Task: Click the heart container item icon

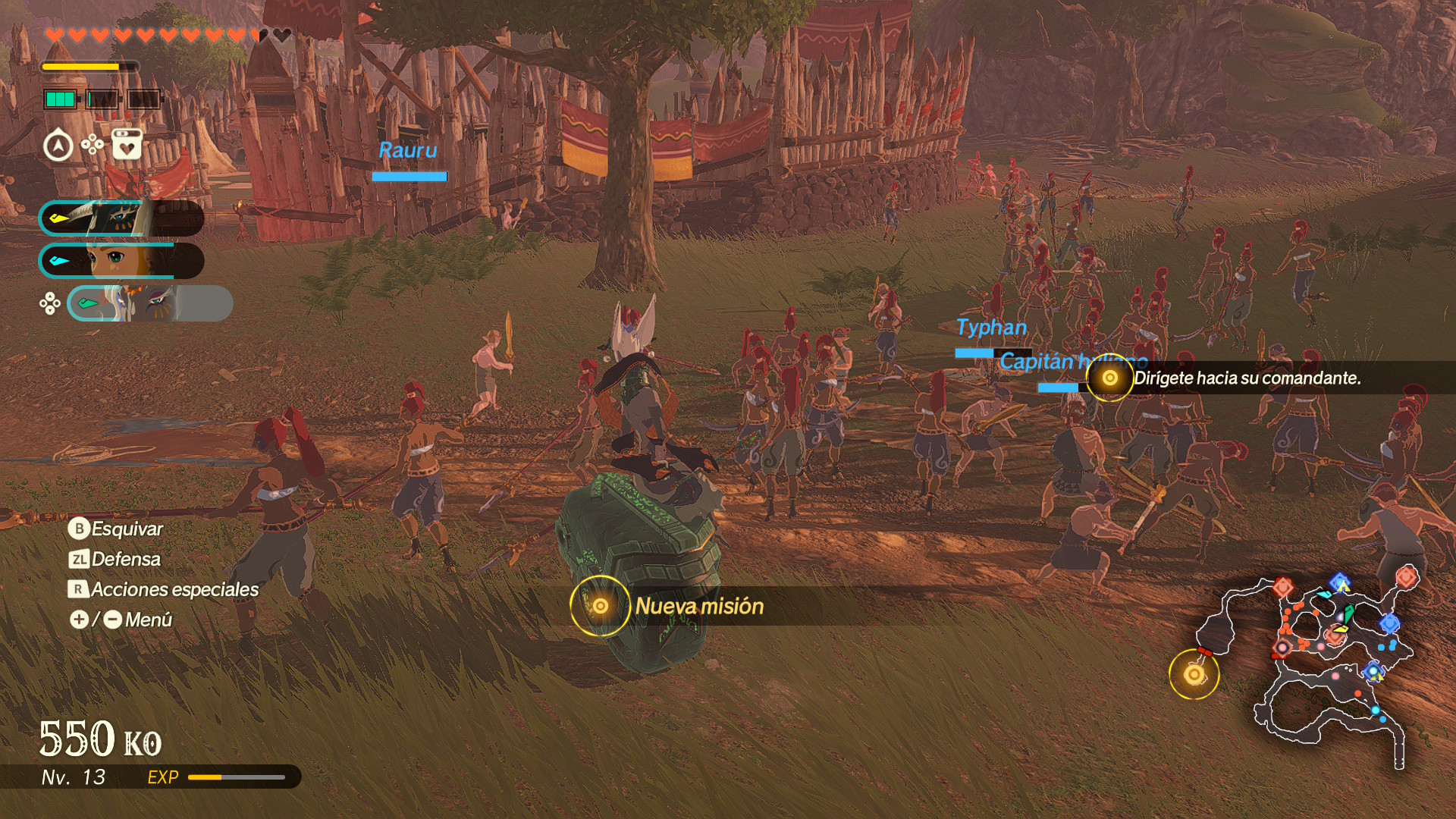Action: [127, 144]
